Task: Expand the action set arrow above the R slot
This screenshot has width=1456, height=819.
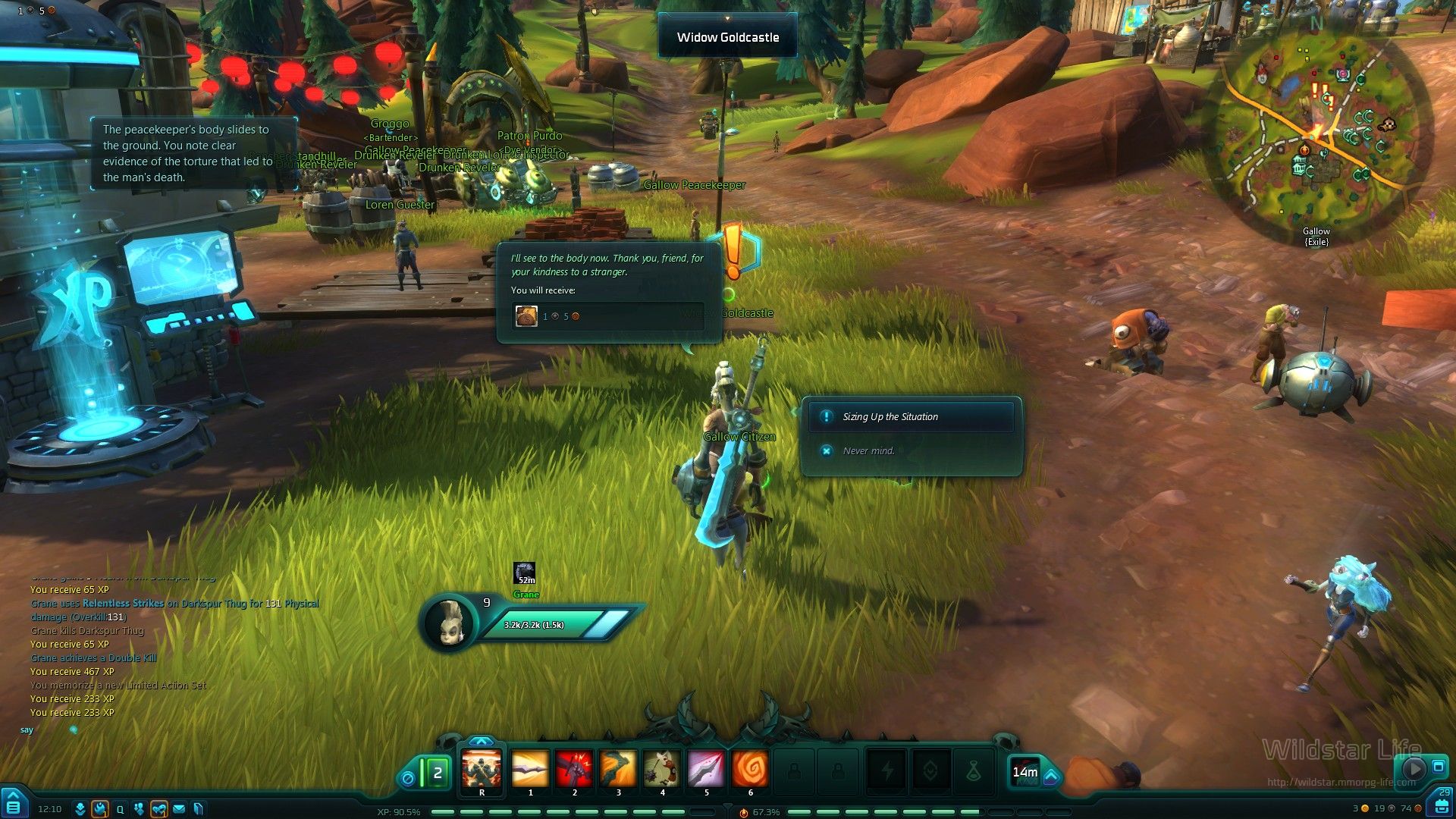Action: (x=482, y=742)
